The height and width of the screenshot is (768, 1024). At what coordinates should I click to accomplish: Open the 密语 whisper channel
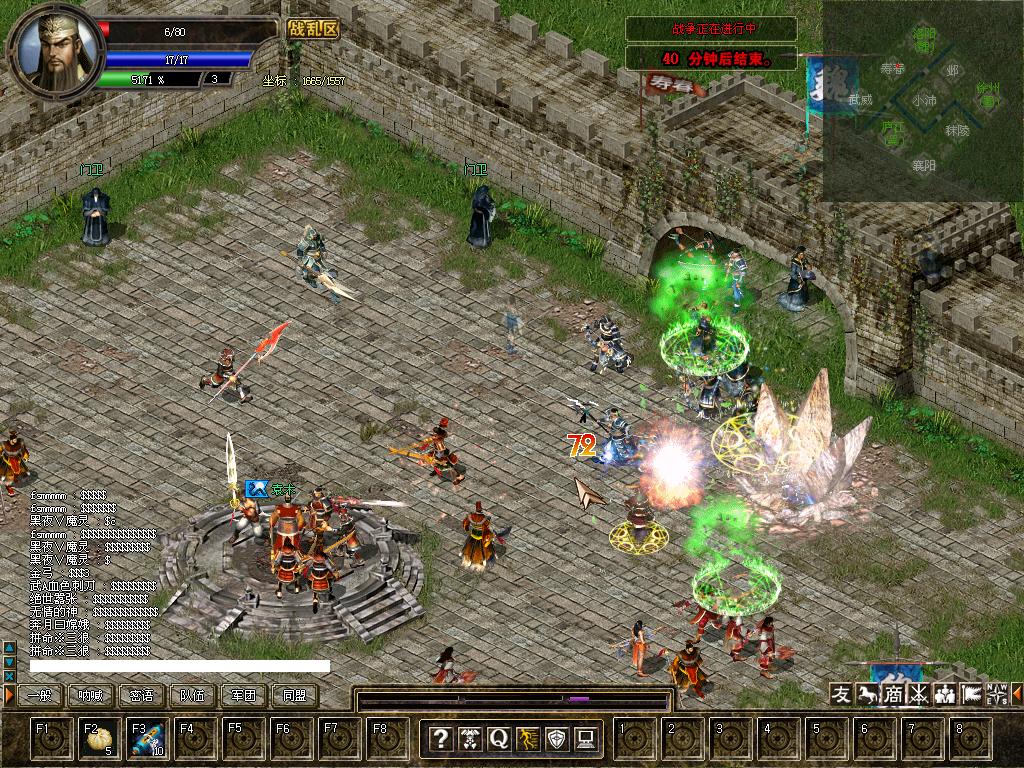pos(142,695)
